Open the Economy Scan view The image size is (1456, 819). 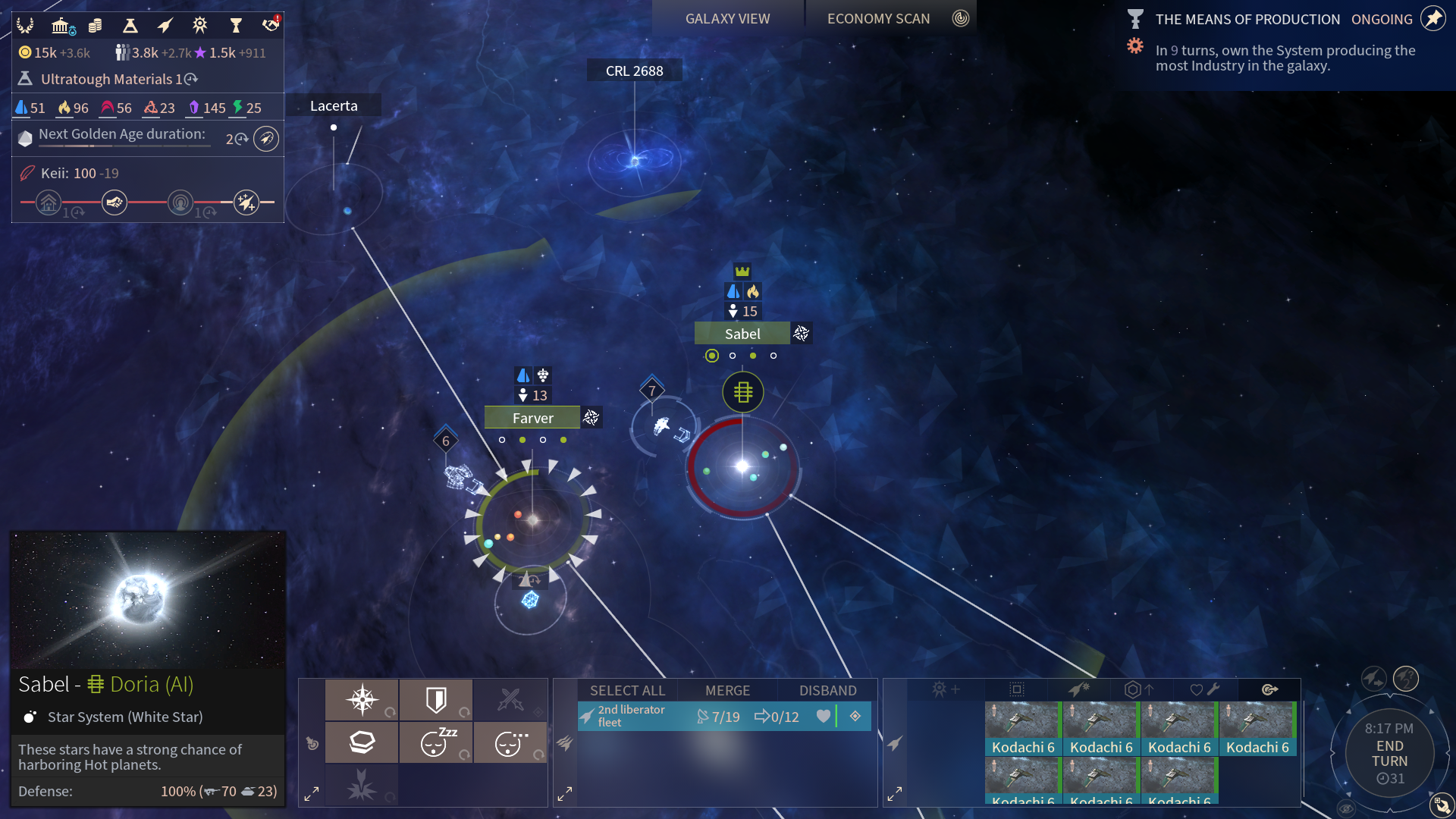point(878,19)
